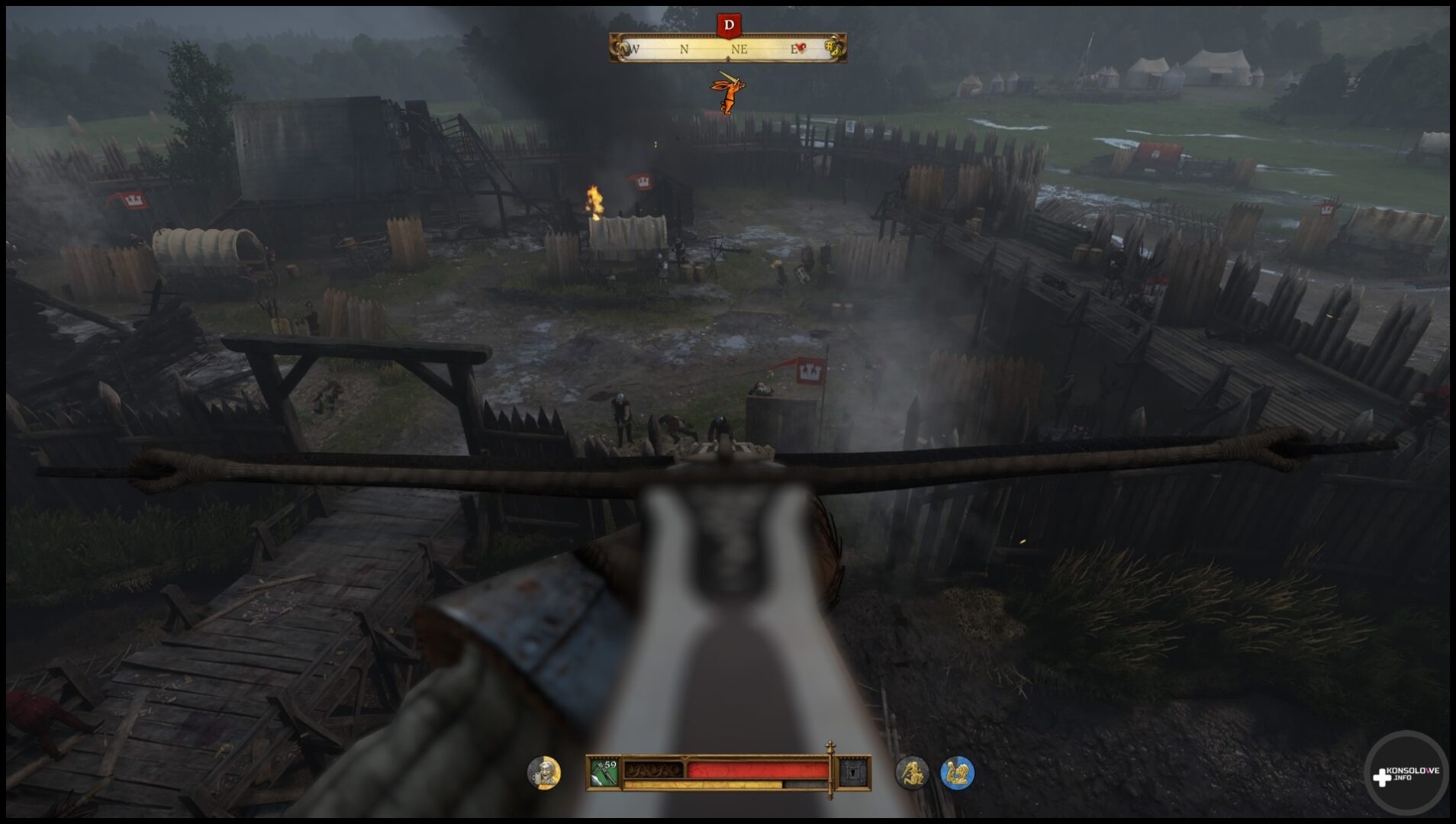Click the blue two-figures status icon
This screenshot has width=1456, height=824.
click(957, 773)
